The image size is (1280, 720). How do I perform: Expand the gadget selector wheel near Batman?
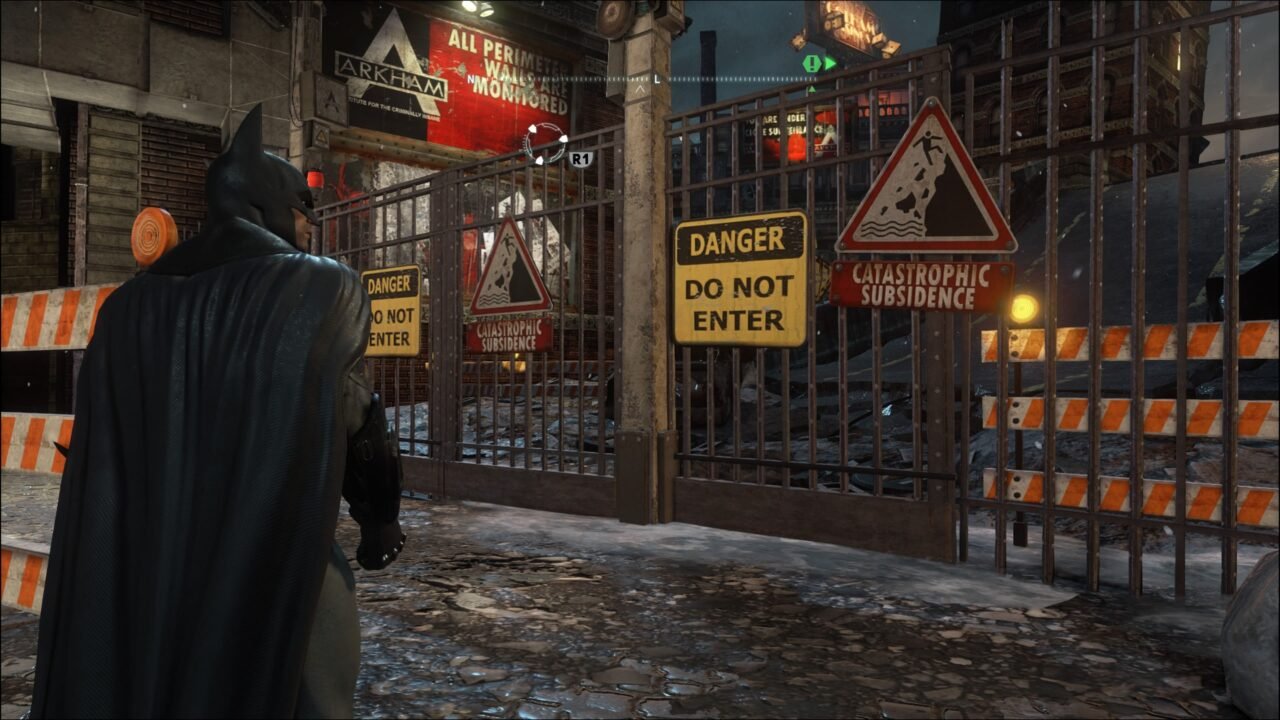click(x=544, y=143)
